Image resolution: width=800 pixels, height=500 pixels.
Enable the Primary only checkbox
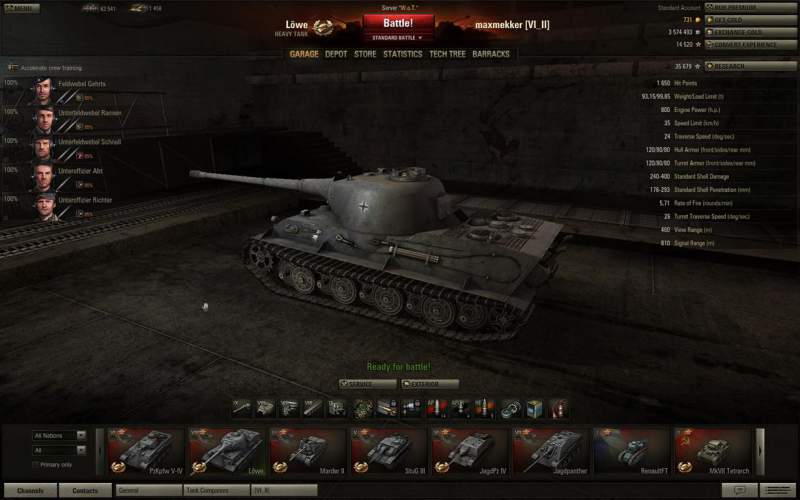click(36, 464)
